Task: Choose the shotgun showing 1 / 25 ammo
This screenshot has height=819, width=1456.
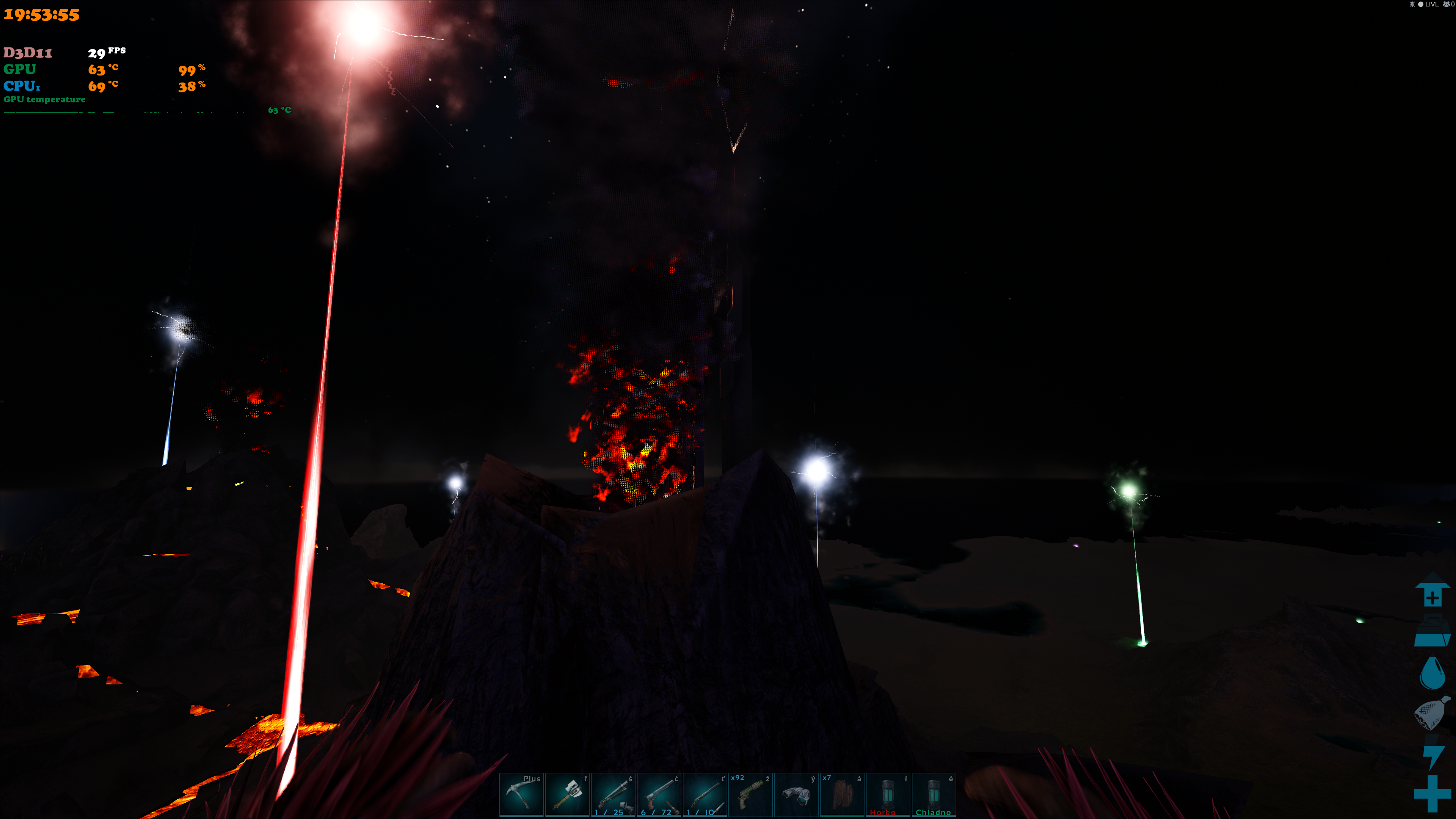Action: point(613,794)
